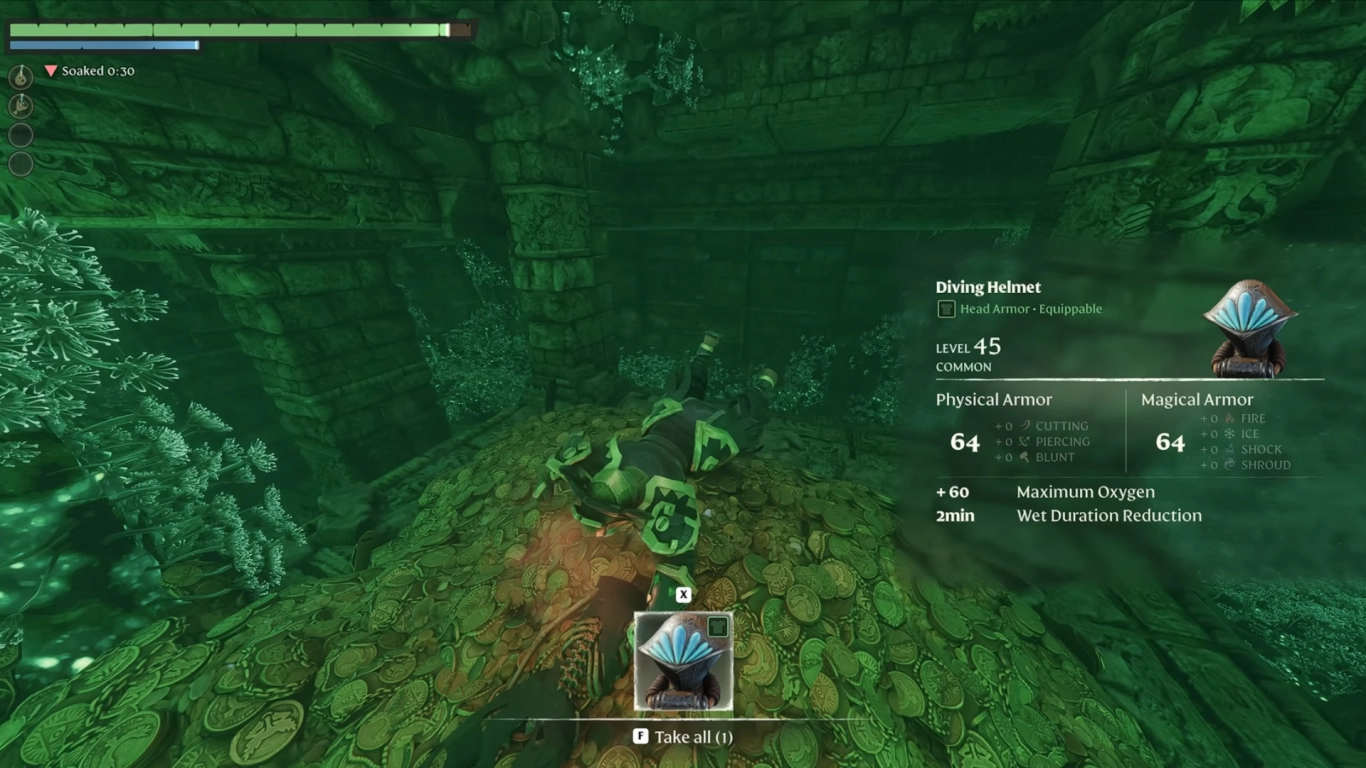Screen dimensions: 1366x768
Task: Select the water flask quickslot icon
Action: coord(19,77)
